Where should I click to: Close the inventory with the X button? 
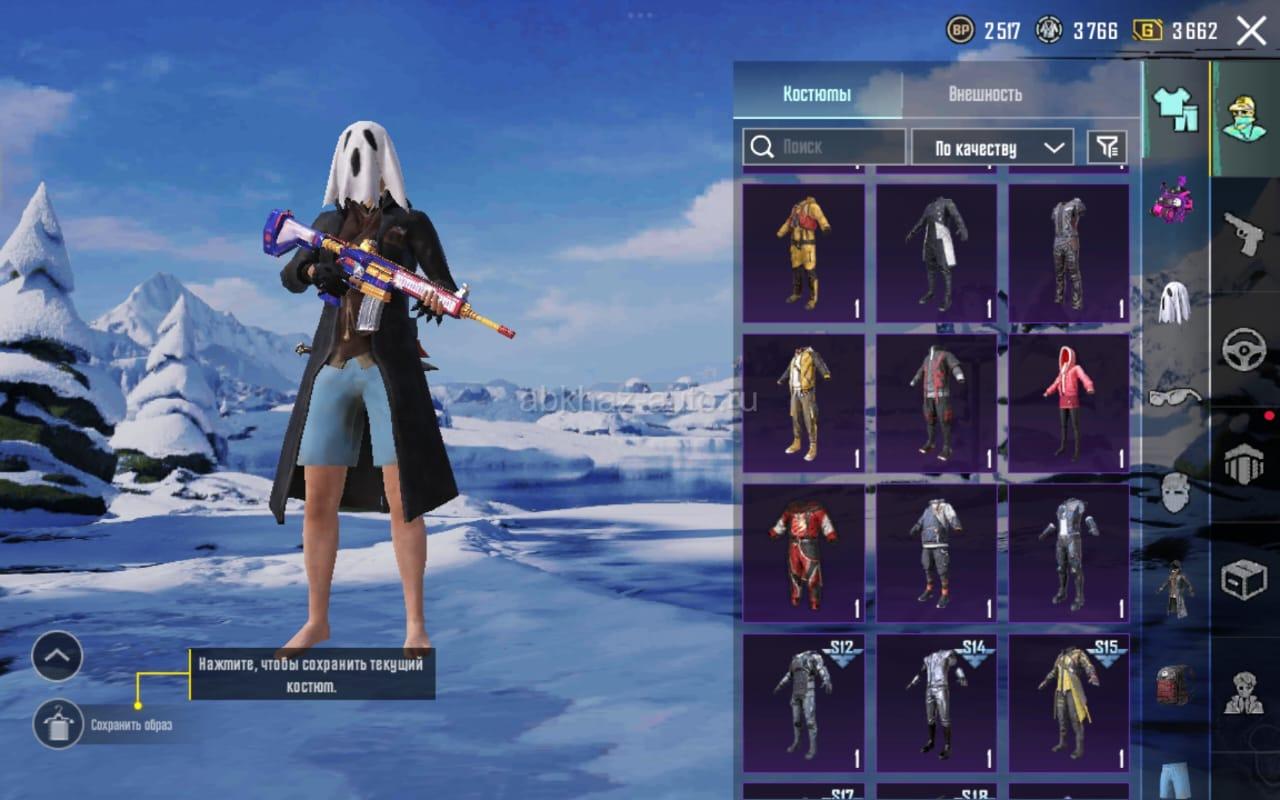click(x=1251, y=31)
